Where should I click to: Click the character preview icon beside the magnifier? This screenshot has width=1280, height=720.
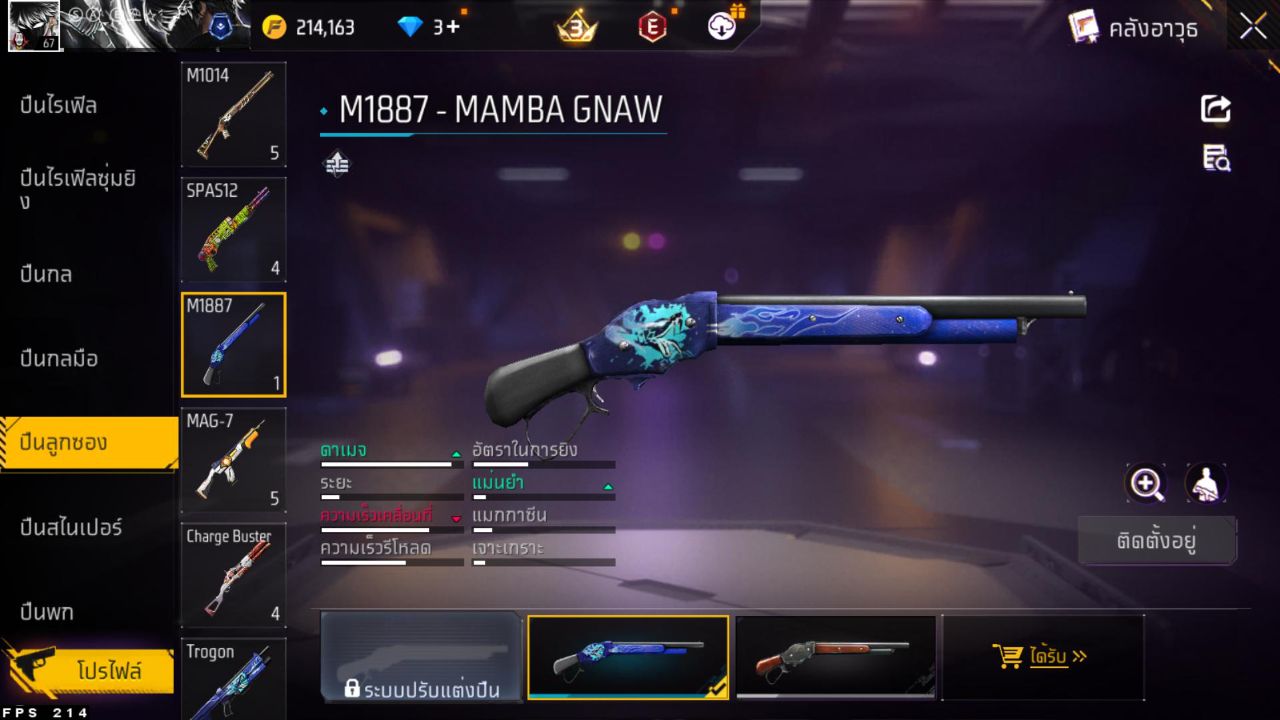1205,484
